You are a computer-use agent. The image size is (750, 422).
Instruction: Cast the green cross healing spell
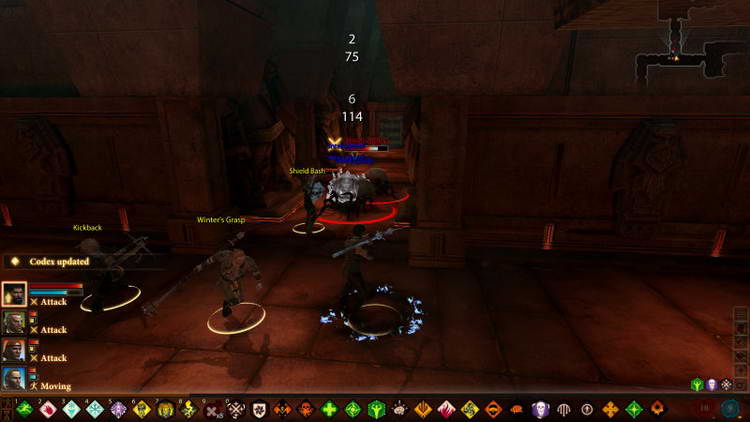point(330,409)
